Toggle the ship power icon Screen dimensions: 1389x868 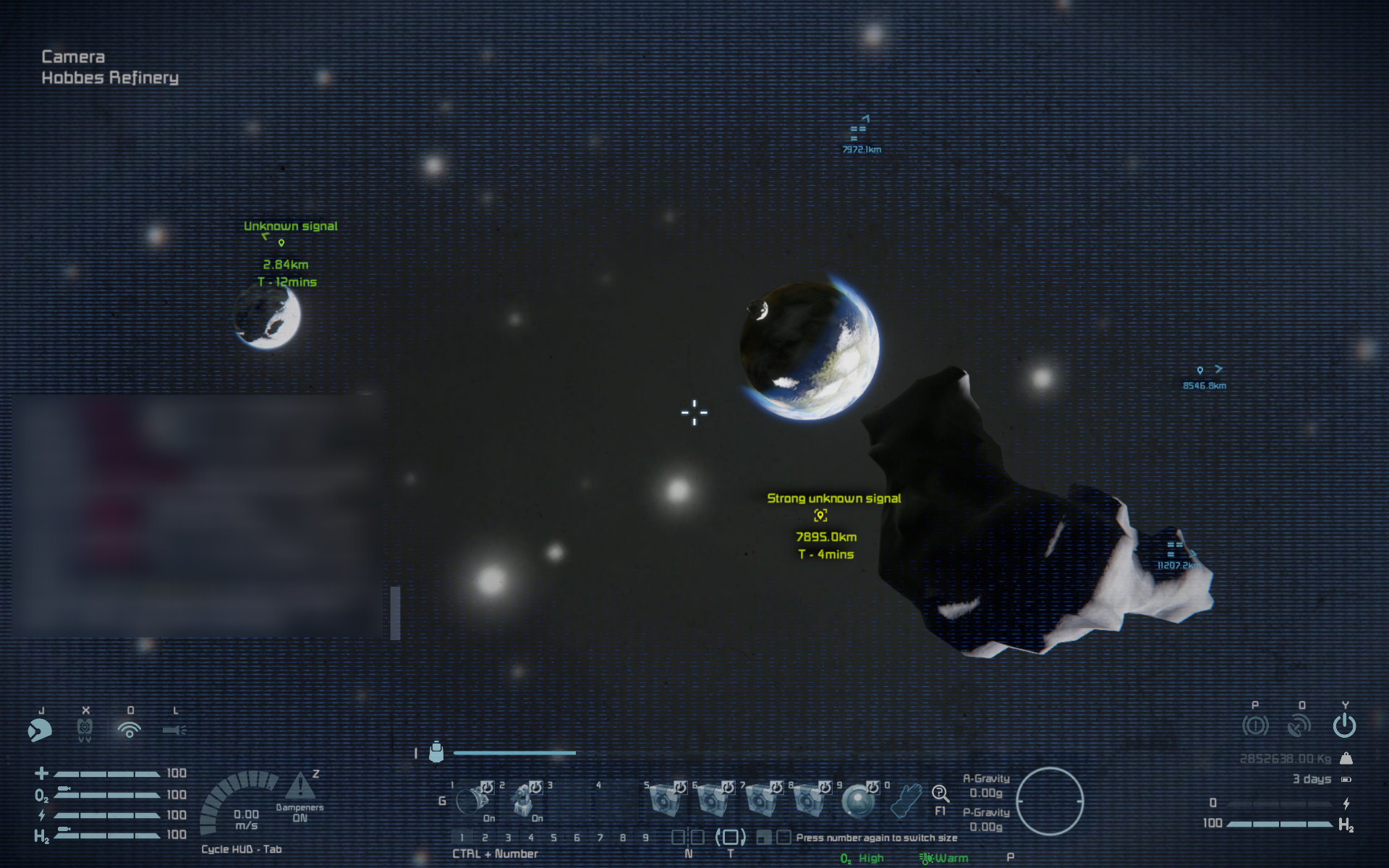click(x=1344, y=725)
